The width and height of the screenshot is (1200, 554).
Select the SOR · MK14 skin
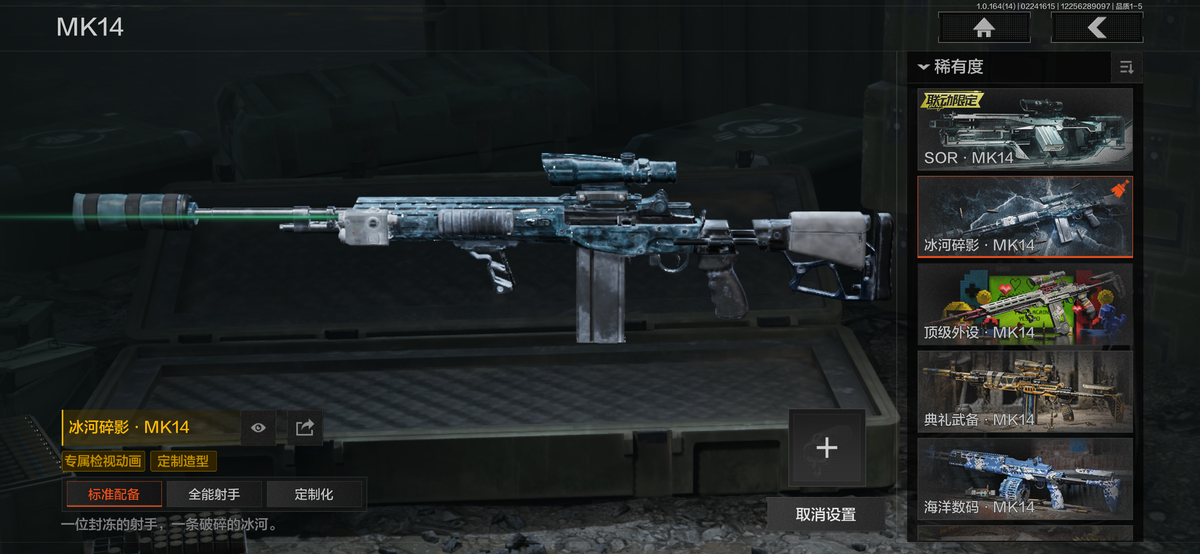(1025, 129)
